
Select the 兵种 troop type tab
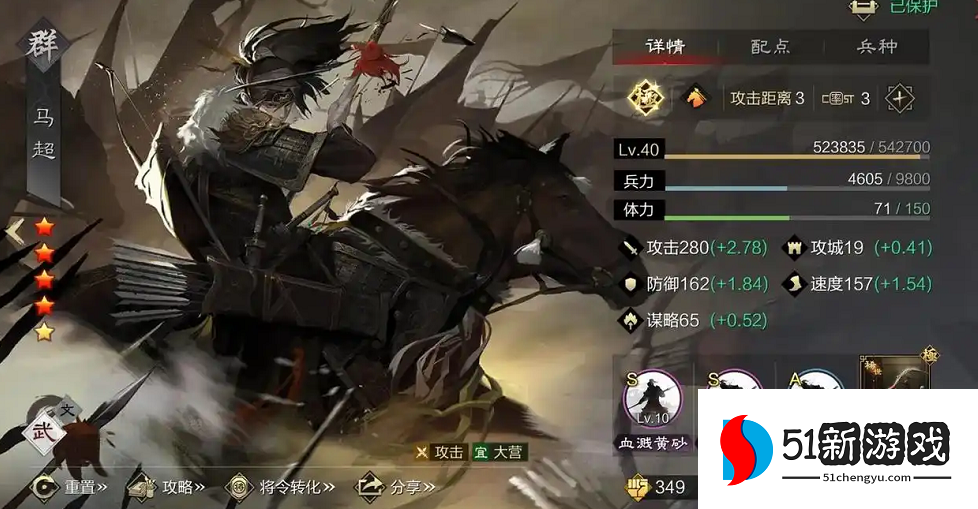click(x=877, y=47)
